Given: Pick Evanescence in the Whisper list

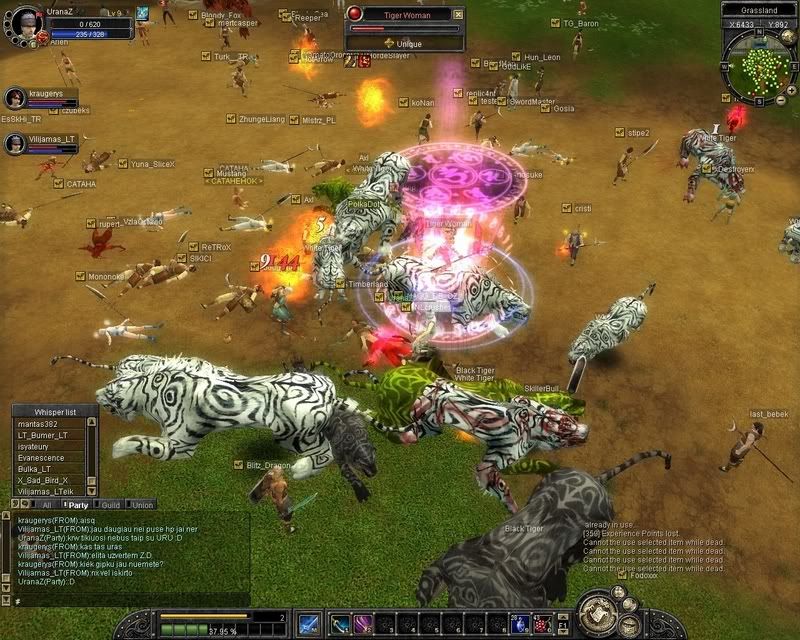Looking at the screenshot, I should (42, 458).
